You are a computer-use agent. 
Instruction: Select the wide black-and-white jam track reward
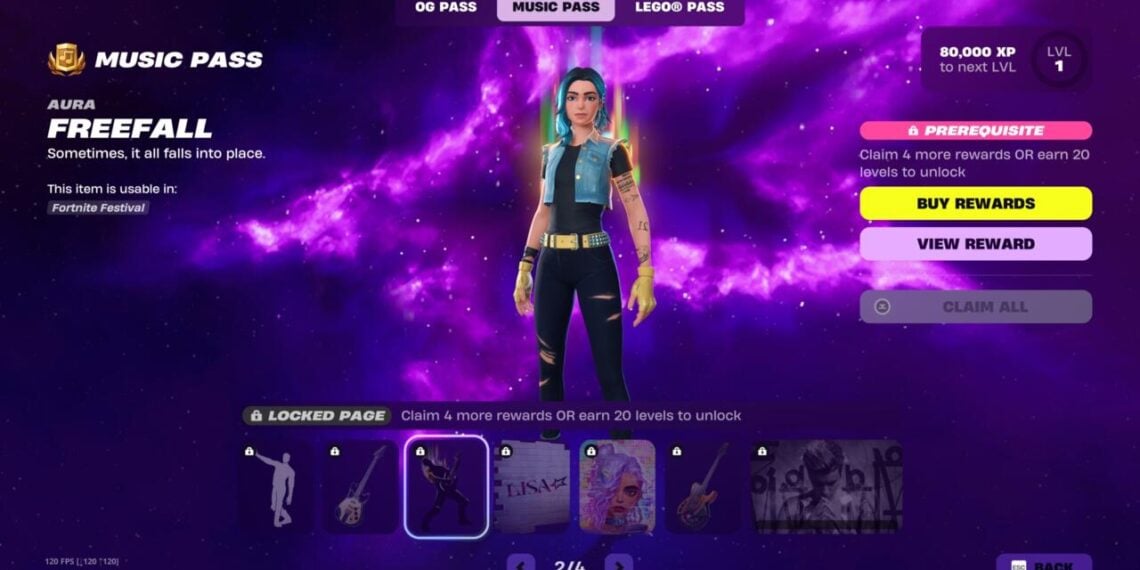click(826, 486)
